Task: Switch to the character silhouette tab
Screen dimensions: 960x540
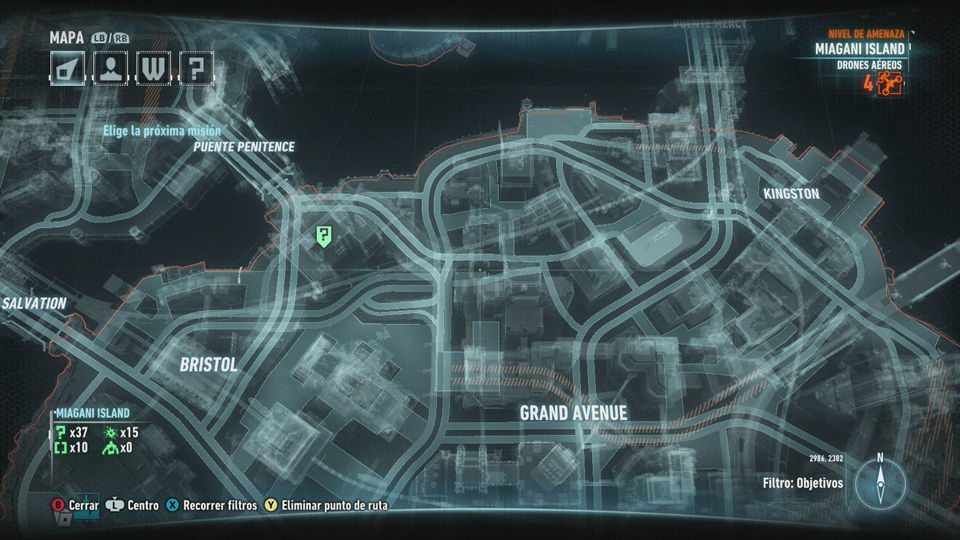Action: [x=110, y=68]
